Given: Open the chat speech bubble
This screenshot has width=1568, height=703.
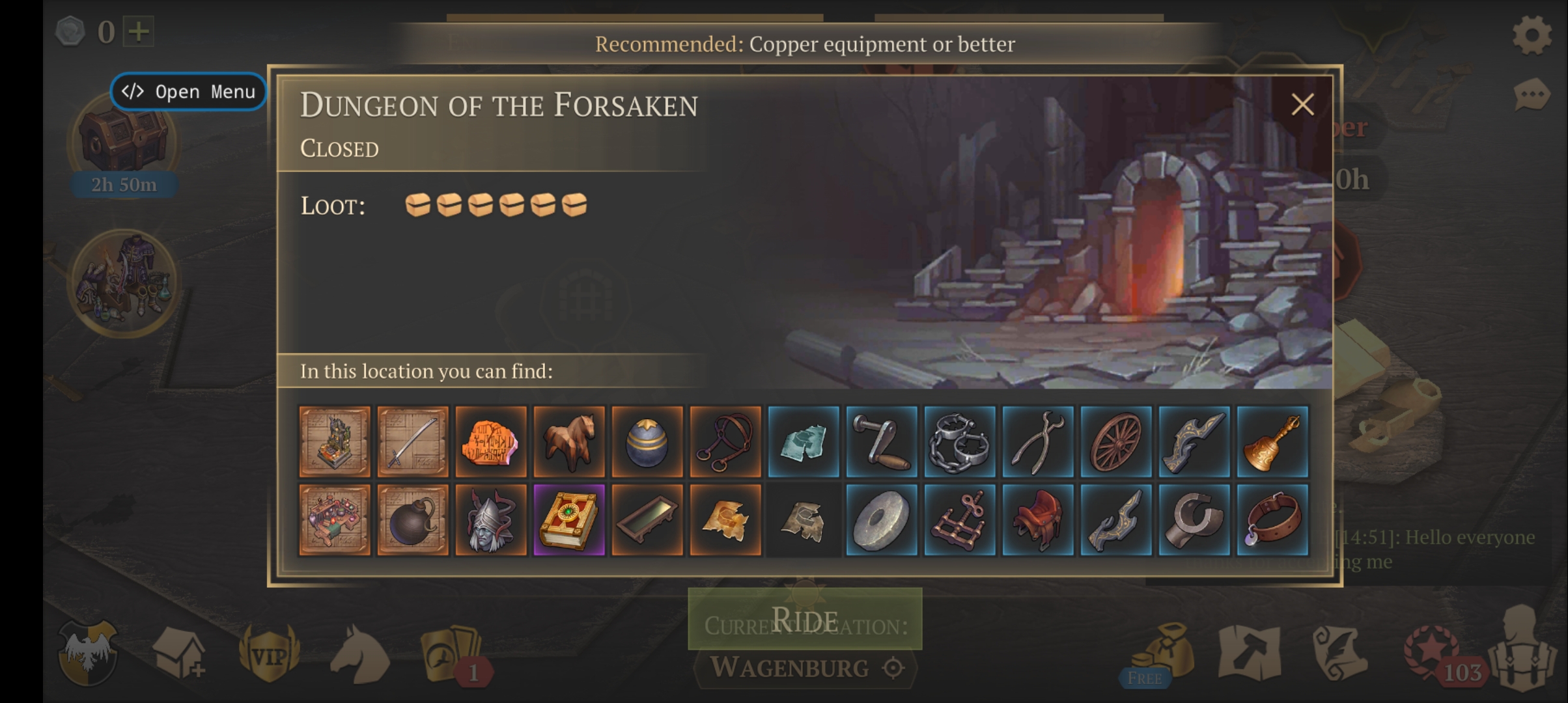Looking at the screenshot, I should coord(1531,96).
